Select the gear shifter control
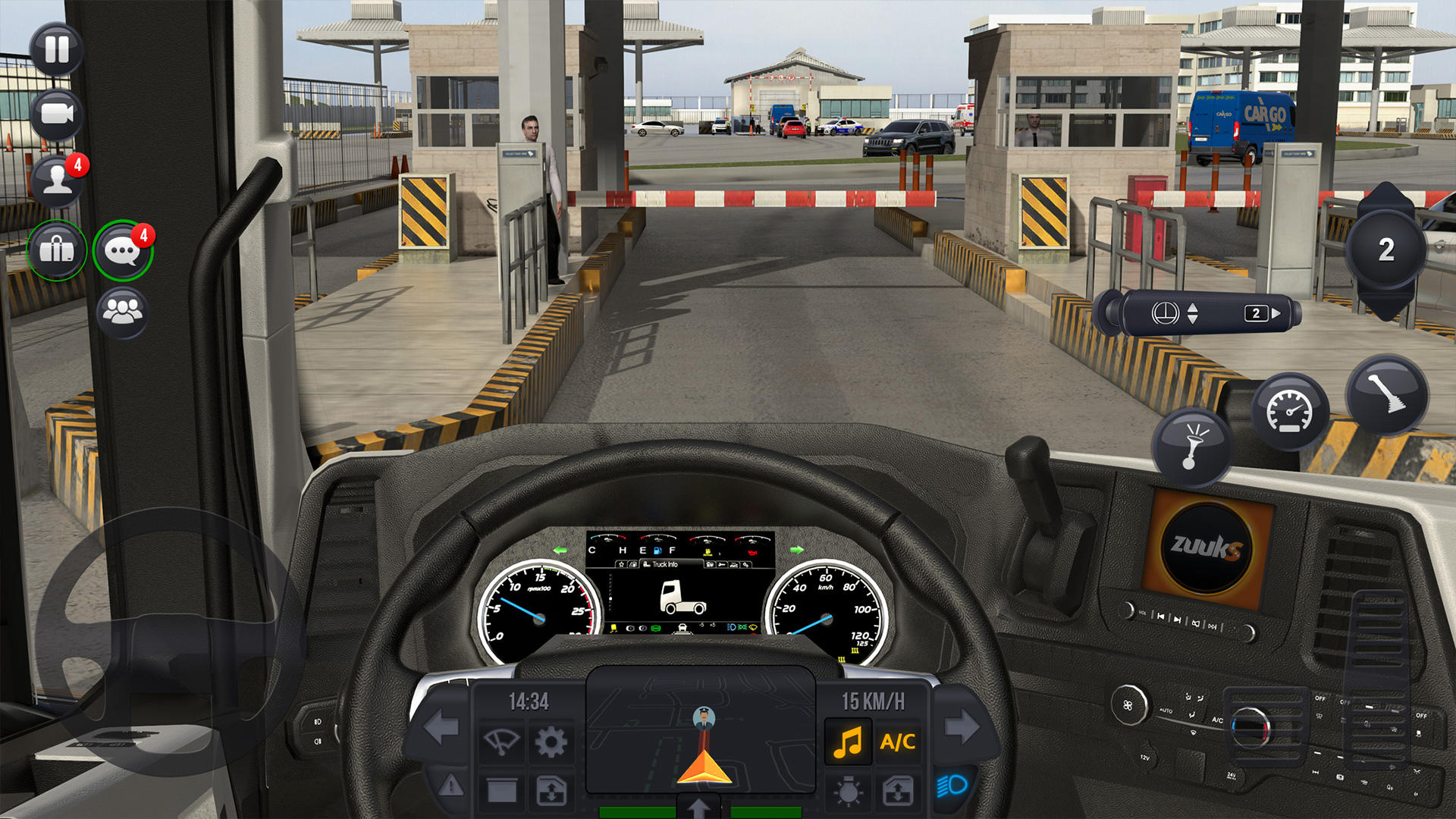The width and height of the screenshot is (1456, 819). click(x=1389, y=391)
